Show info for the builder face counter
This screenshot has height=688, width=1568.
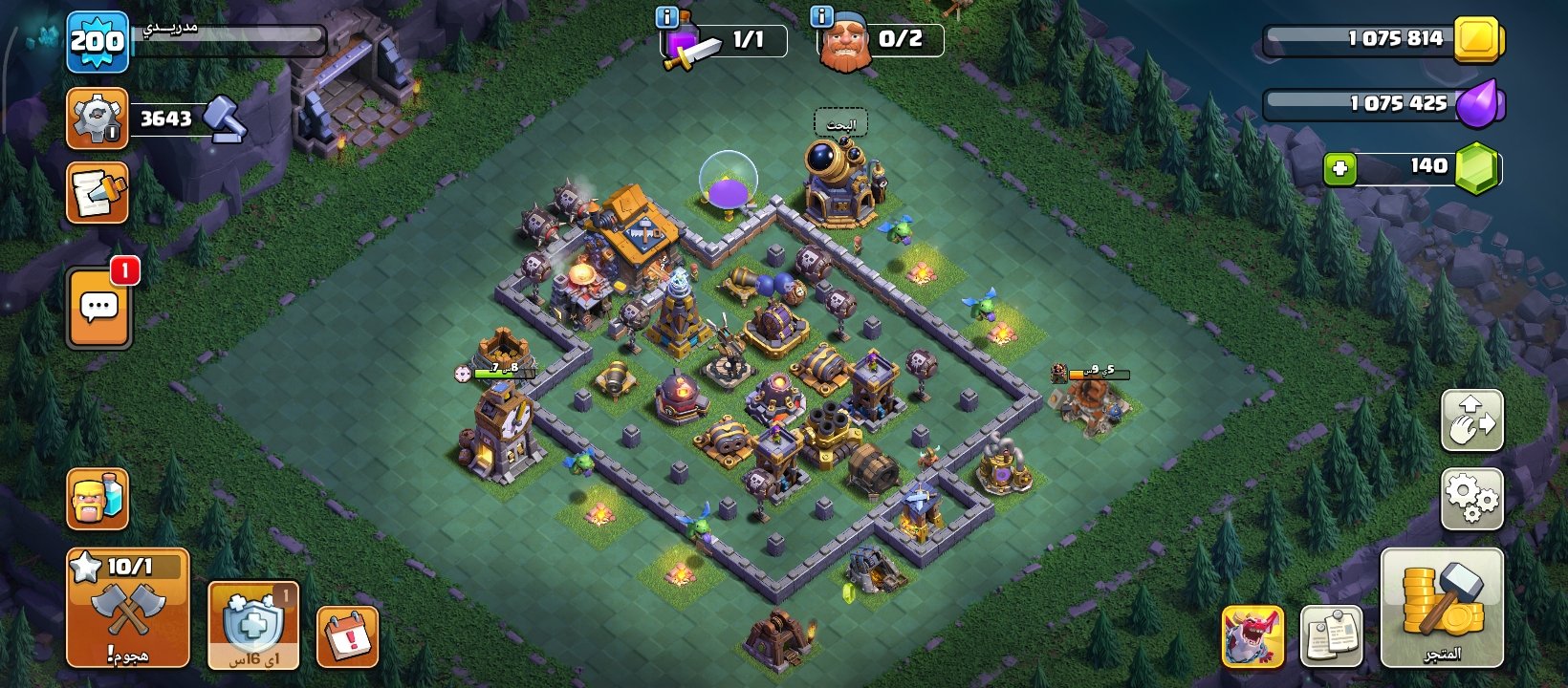point(821,16)
